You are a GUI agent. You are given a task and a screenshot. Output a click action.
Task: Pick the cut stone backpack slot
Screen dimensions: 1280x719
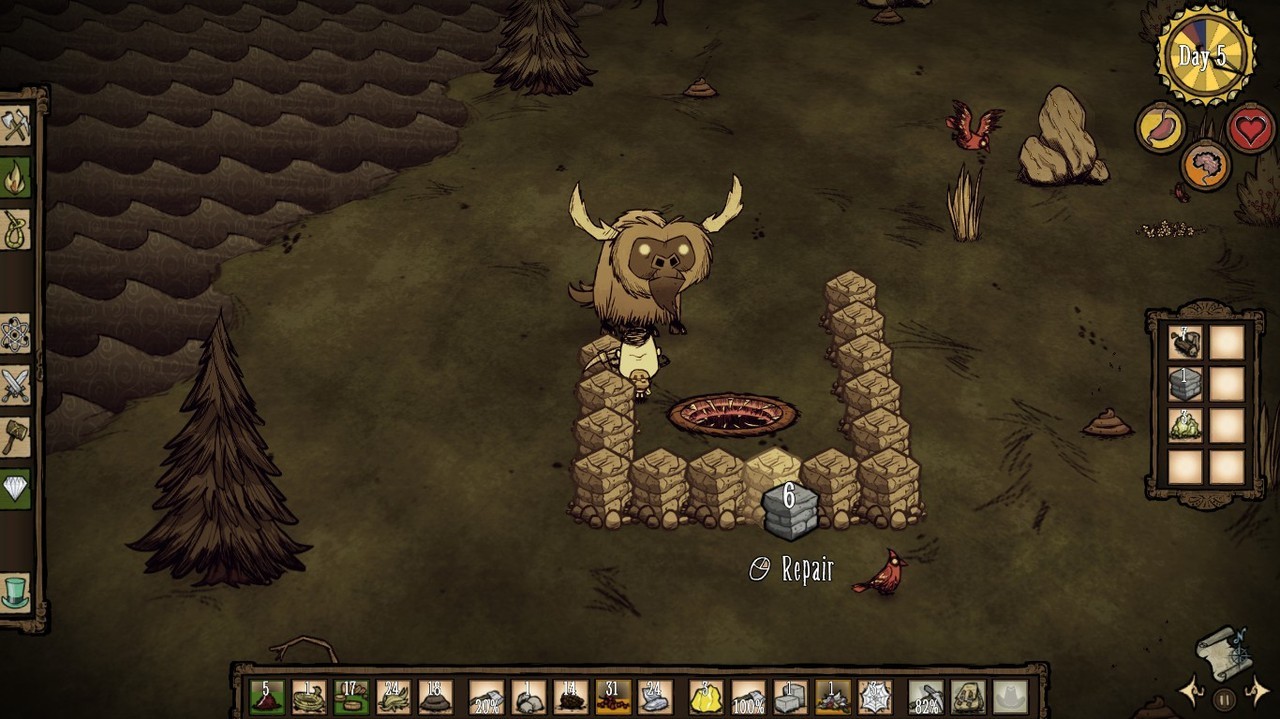(x=1185, y=384)
